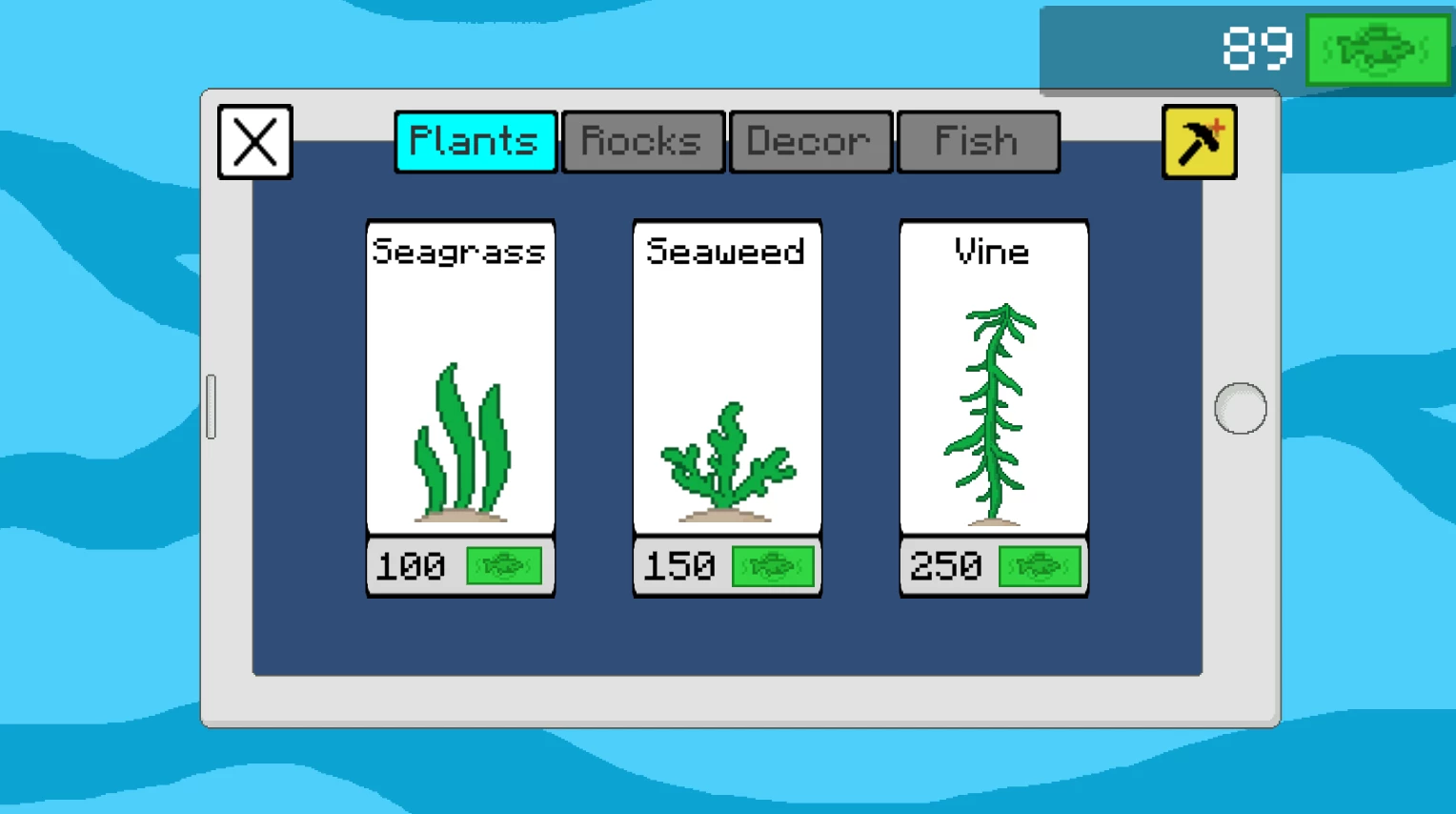Buy Vine for 250 coins
This screenshot has height=814, width=1456.
click(994, 565)
